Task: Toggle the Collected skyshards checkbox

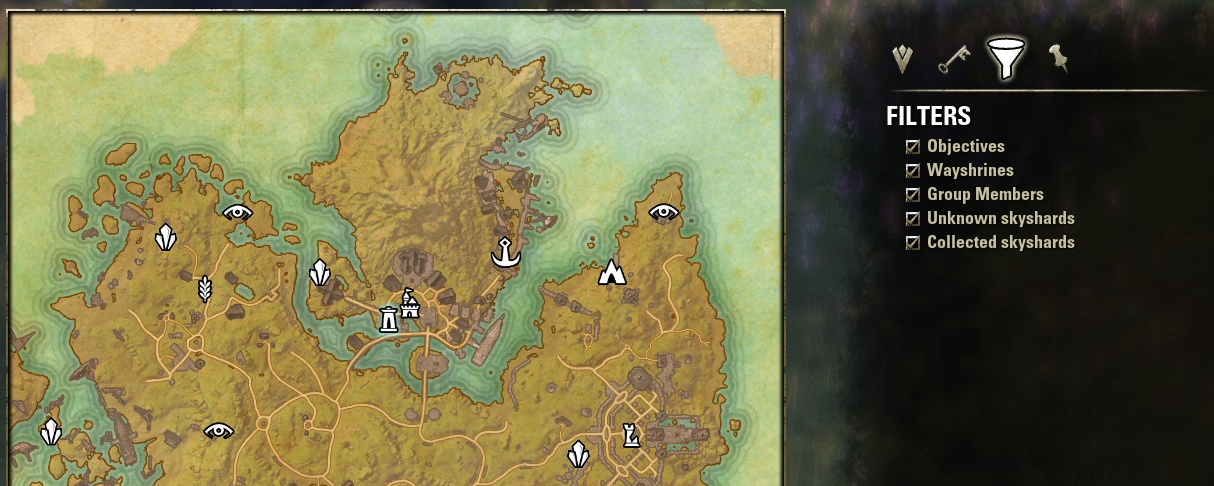Action: coord(913,243)
